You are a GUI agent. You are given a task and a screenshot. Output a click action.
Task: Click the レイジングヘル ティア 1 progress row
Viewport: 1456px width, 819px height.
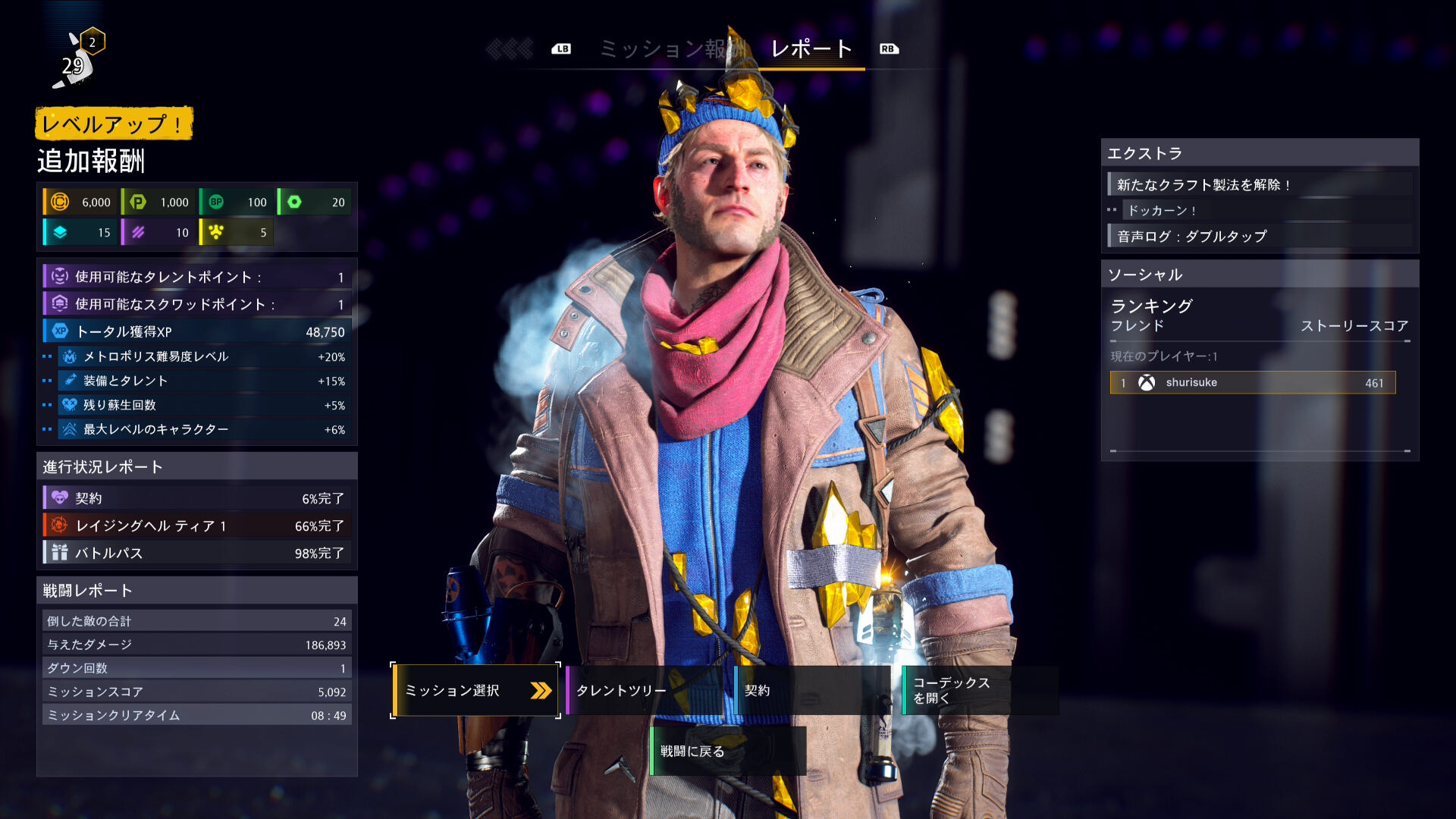[x=197, y=526]
